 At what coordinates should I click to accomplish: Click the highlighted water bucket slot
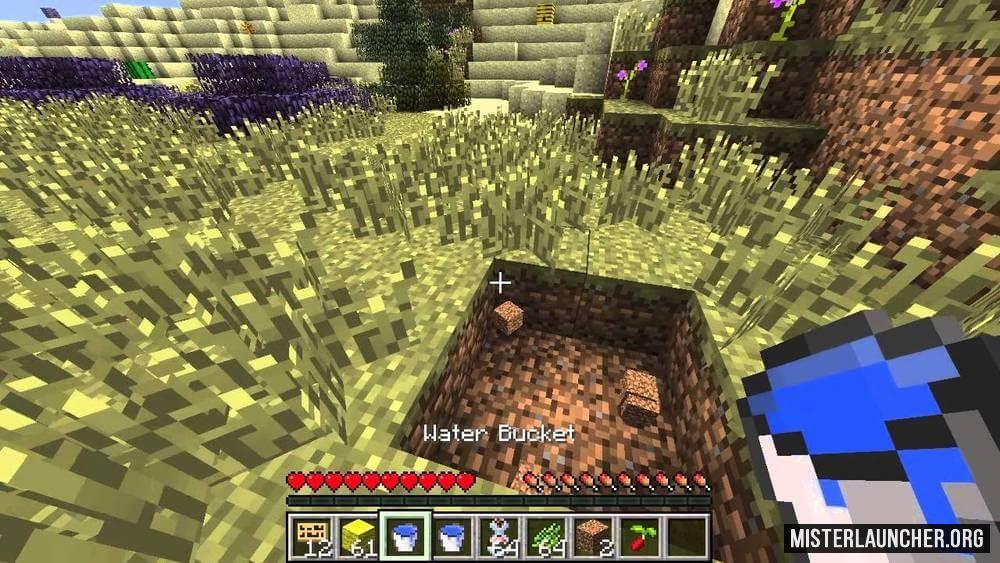tap(406, 535)
